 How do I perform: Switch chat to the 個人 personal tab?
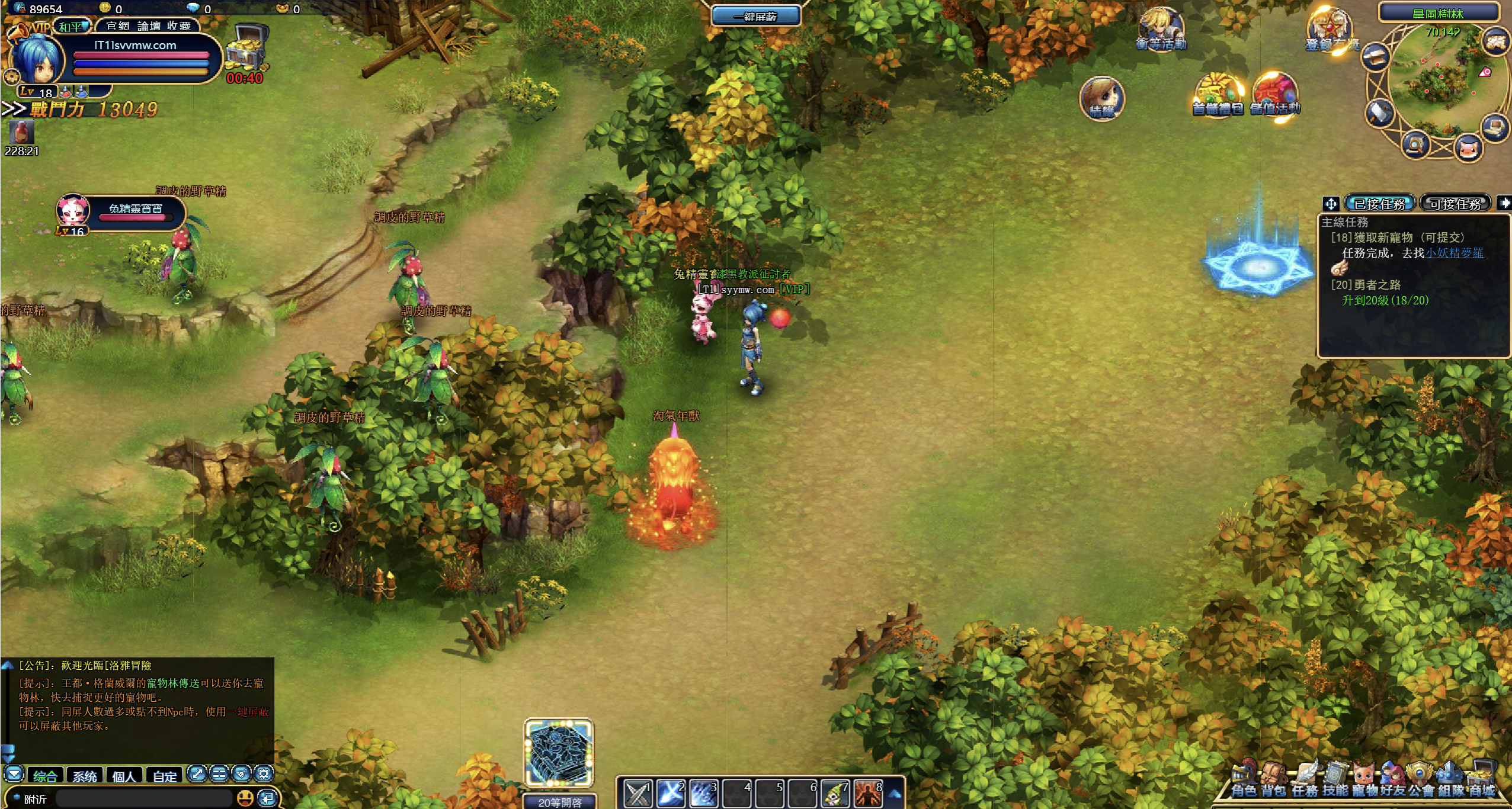click(x=124, y=776)
